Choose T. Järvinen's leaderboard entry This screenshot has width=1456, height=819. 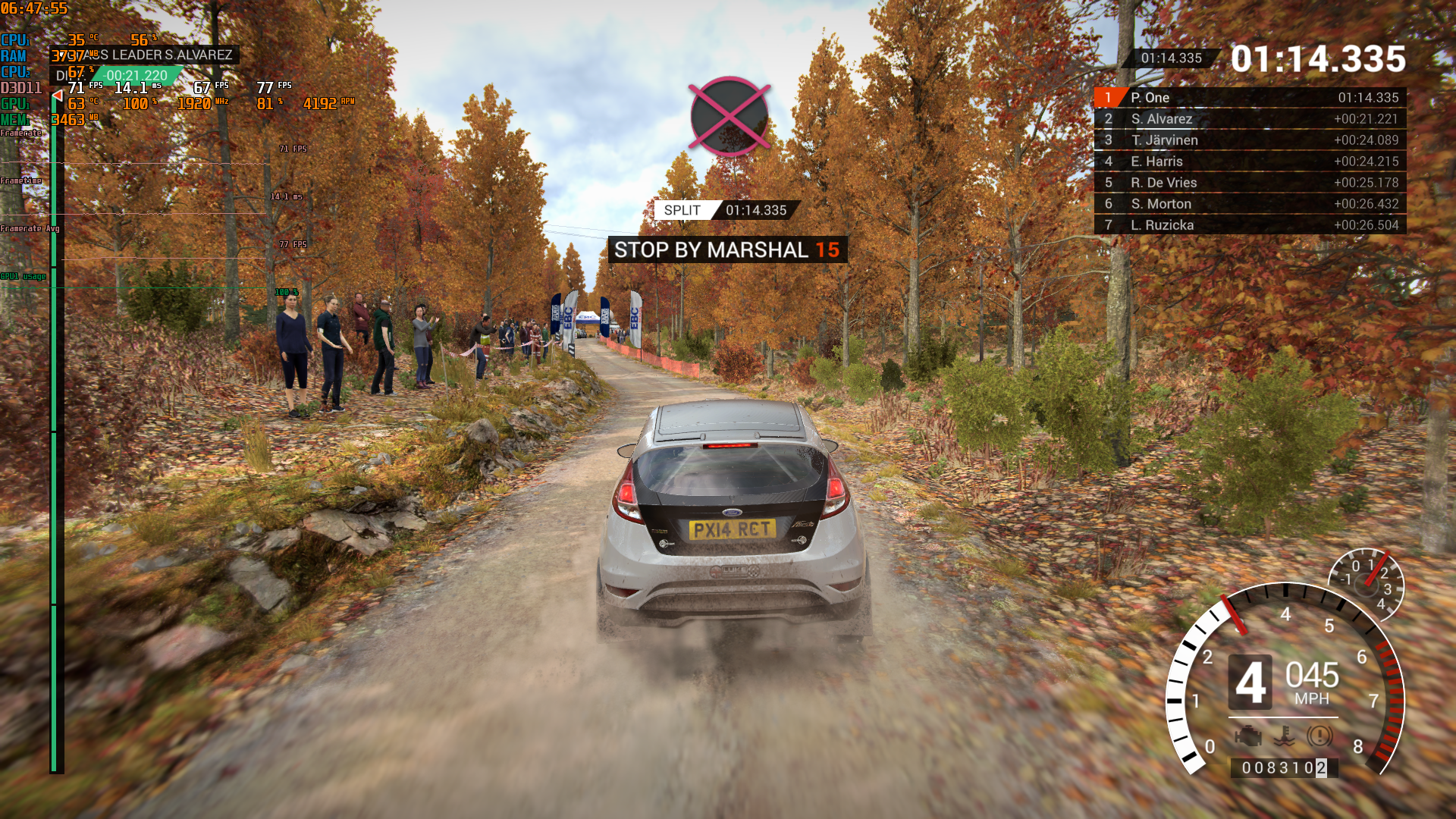click(1250, 140)
